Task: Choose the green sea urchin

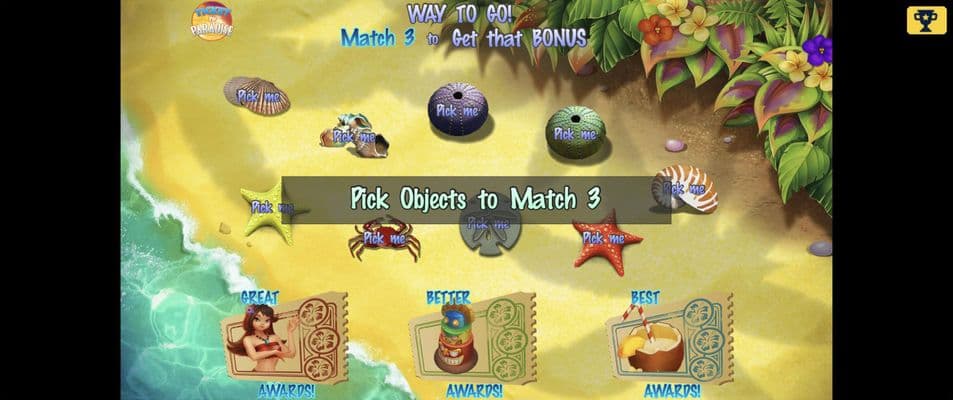Action: click(575, 131)
